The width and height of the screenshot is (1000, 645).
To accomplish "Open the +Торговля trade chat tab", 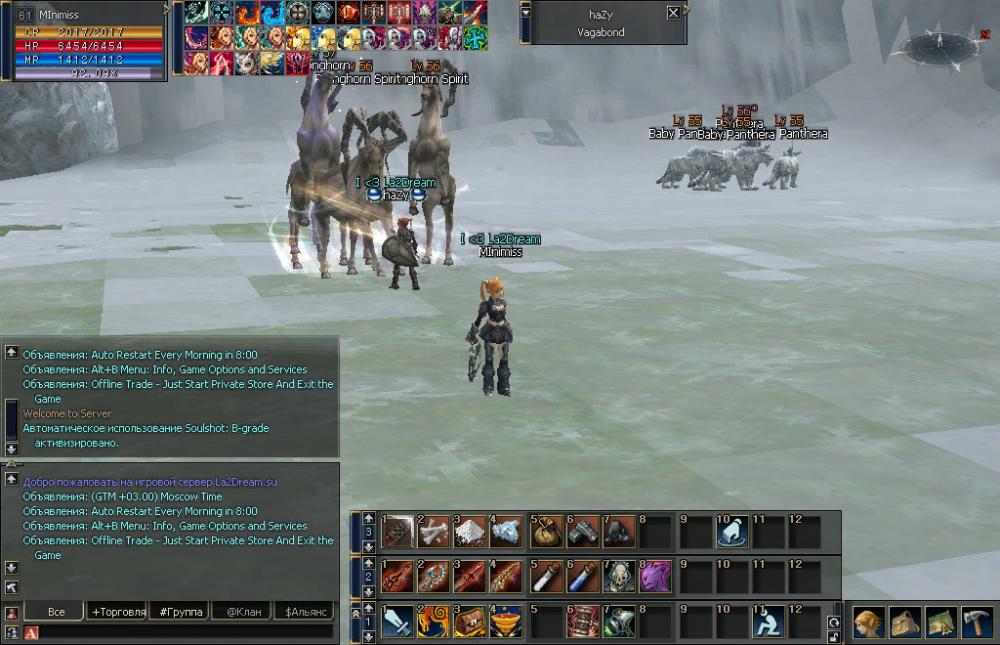I will (x=118, y=611).
